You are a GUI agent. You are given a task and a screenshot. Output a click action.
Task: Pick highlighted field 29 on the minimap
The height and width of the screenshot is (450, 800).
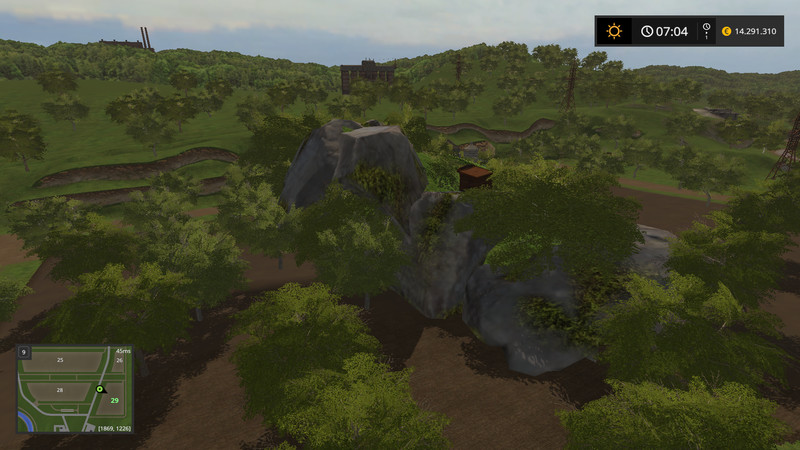(114, 400)
